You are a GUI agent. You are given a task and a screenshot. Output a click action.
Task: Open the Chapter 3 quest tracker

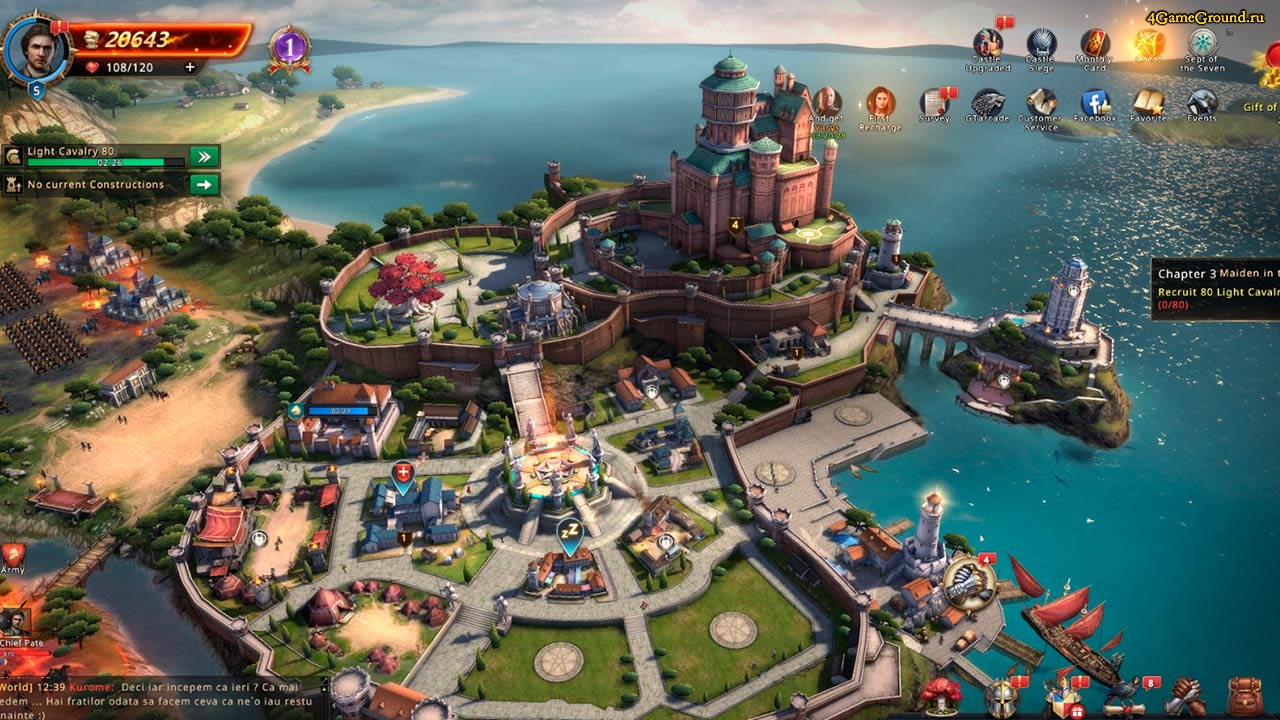point(1216,288)
